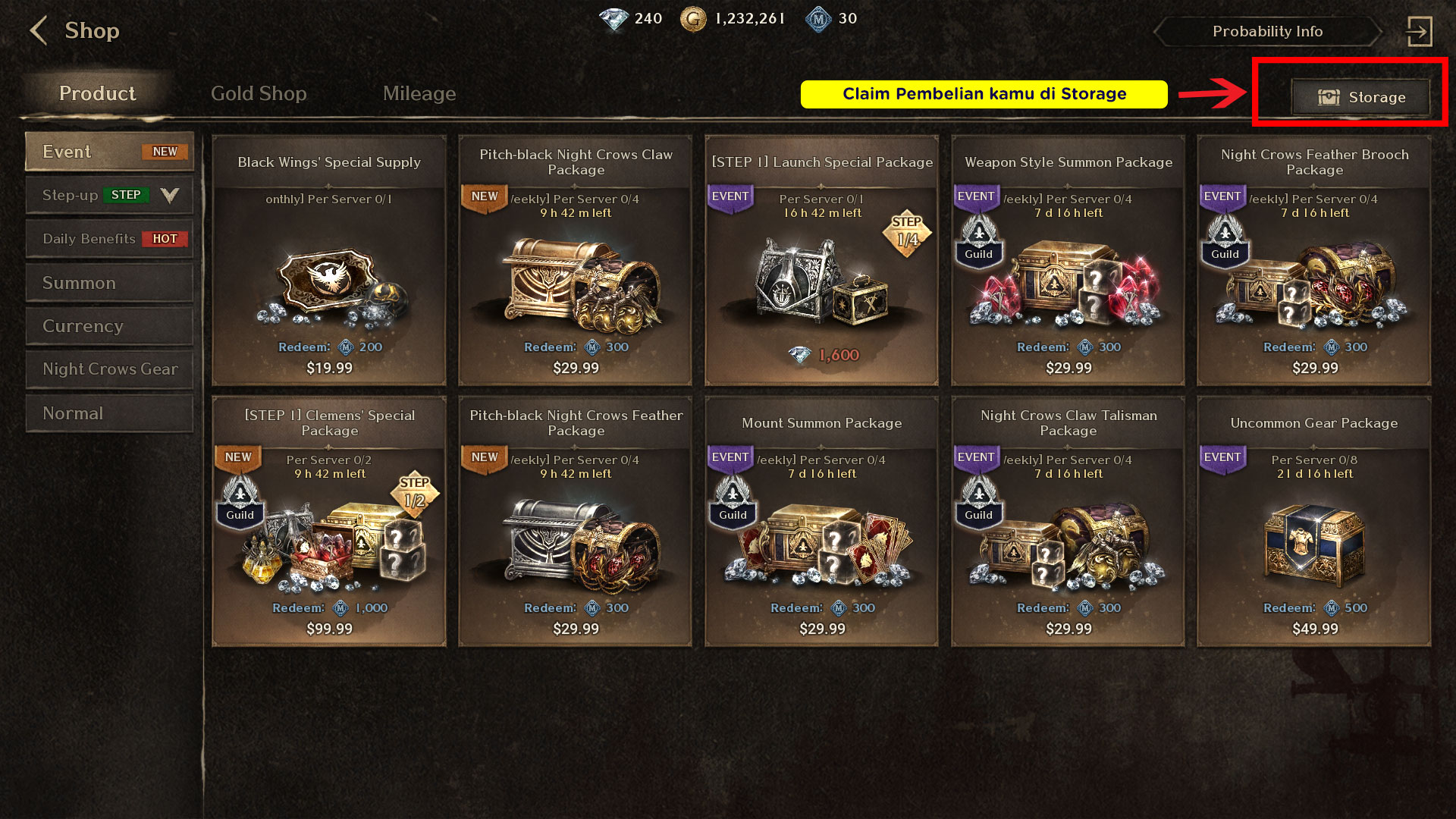Image resolution: width=1456 pixels, height=819 pixels.
Task: Click the exit door icon
Action: point(1419,31)
